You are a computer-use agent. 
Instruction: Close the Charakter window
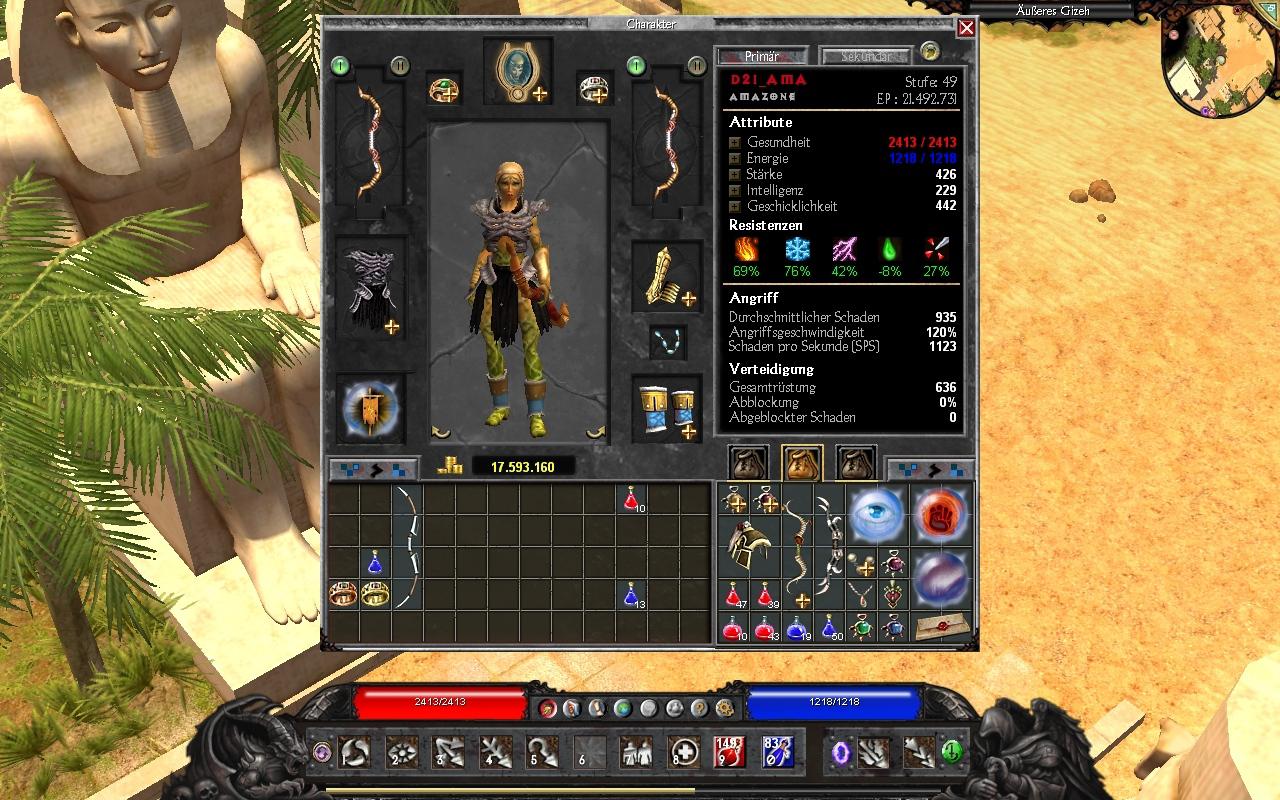pos(966,28)
